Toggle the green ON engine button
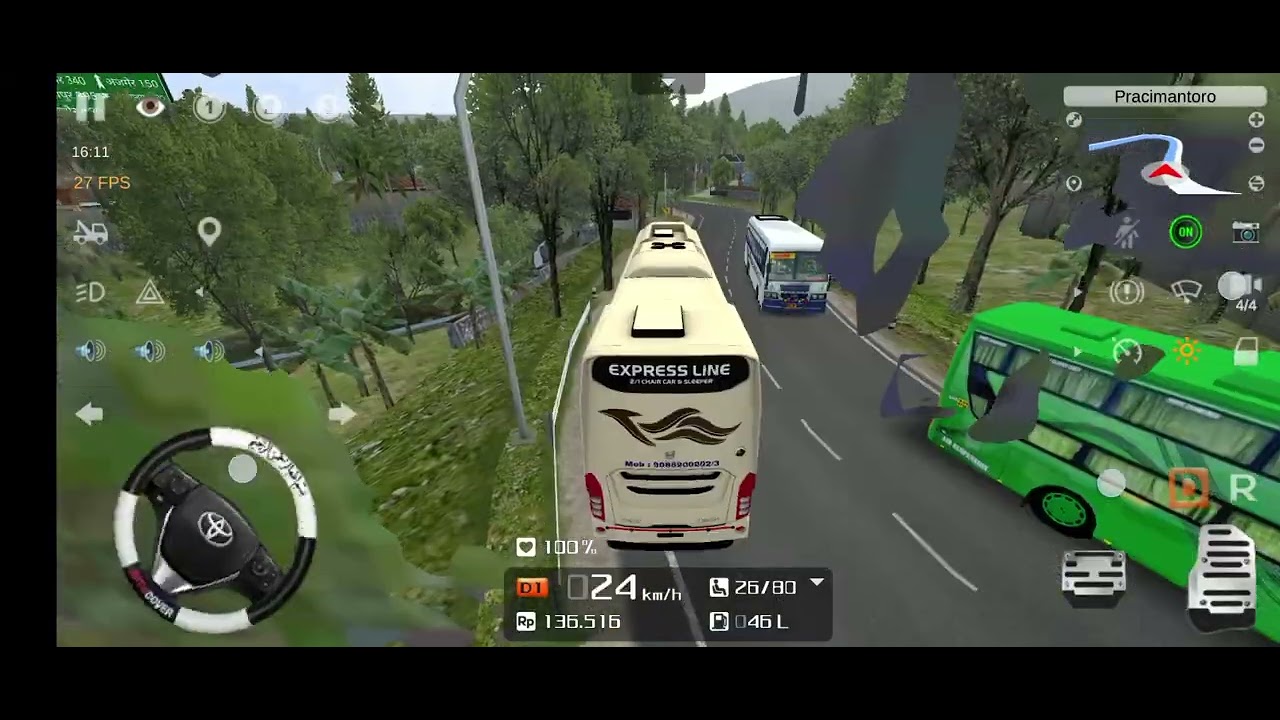The width and height of the screenshot is (1280, 720). pyautogui.click(x=1185, y=233)
